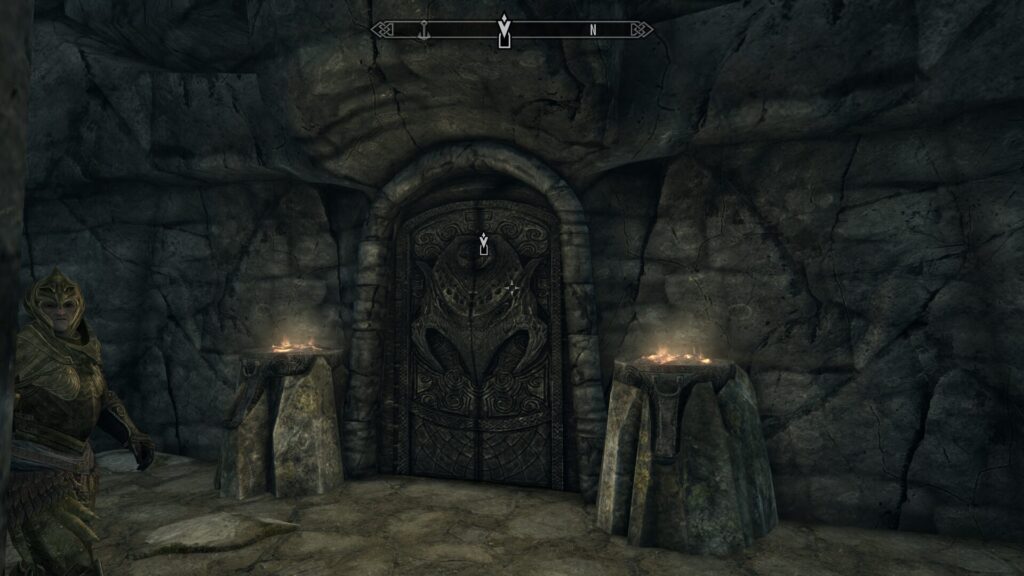Click the North indicator on the compass bar
Image resolution: width=1024 pixels, height=576 pixels.
tap(593, 30)
